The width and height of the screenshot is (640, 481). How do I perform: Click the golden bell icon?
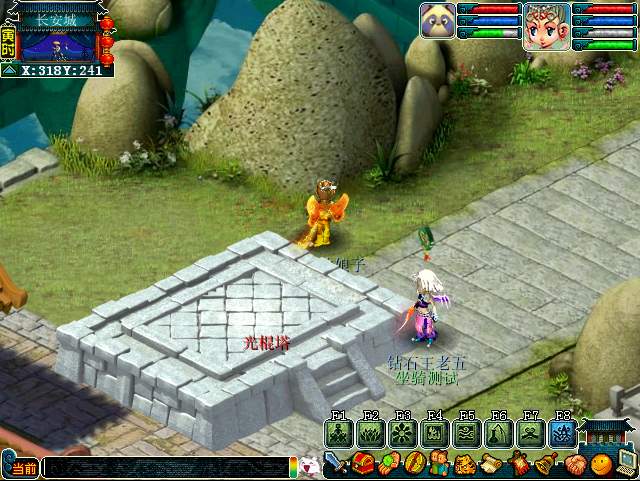[546, 464]
